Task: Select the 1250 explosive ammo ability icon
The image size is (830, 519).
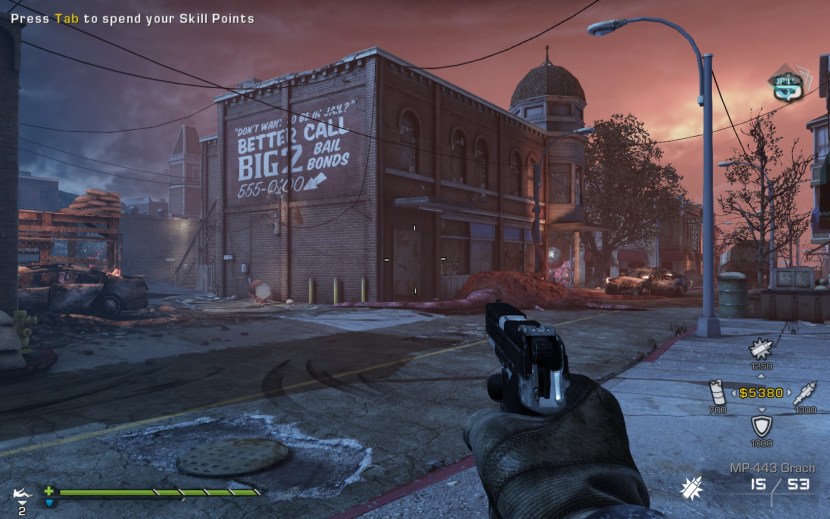Action: pyautogui.click(x=761, y=350)
